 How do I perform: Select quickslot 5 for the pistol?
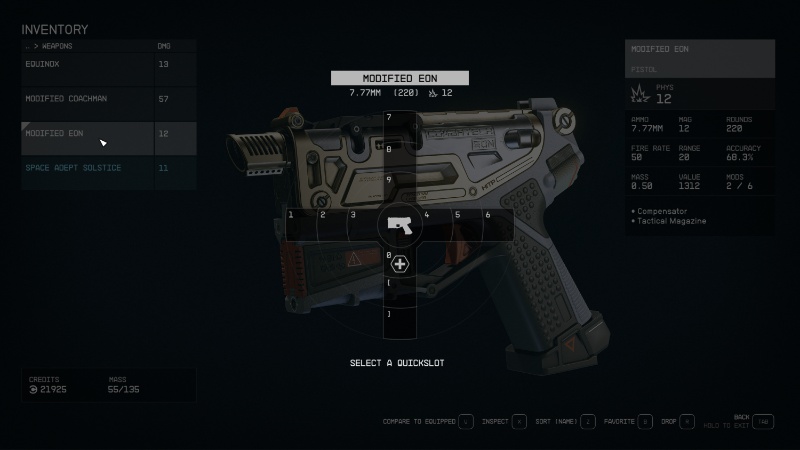(x=468, y=225)
